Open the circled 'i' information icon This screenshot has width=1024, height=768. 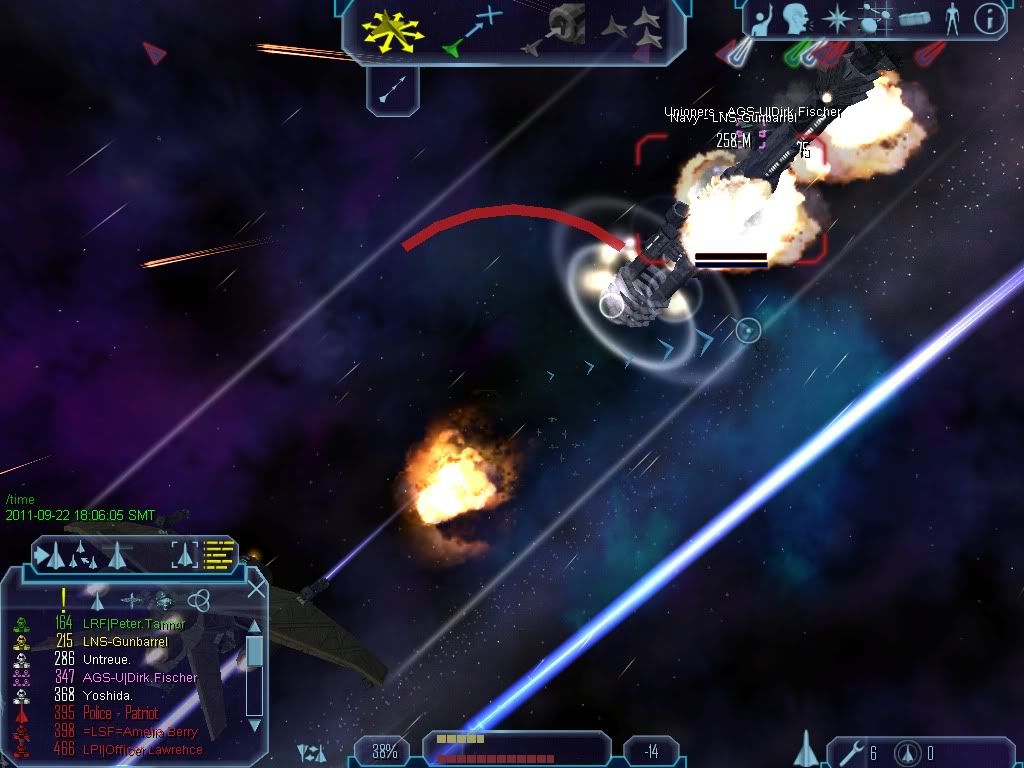(989, 20)
